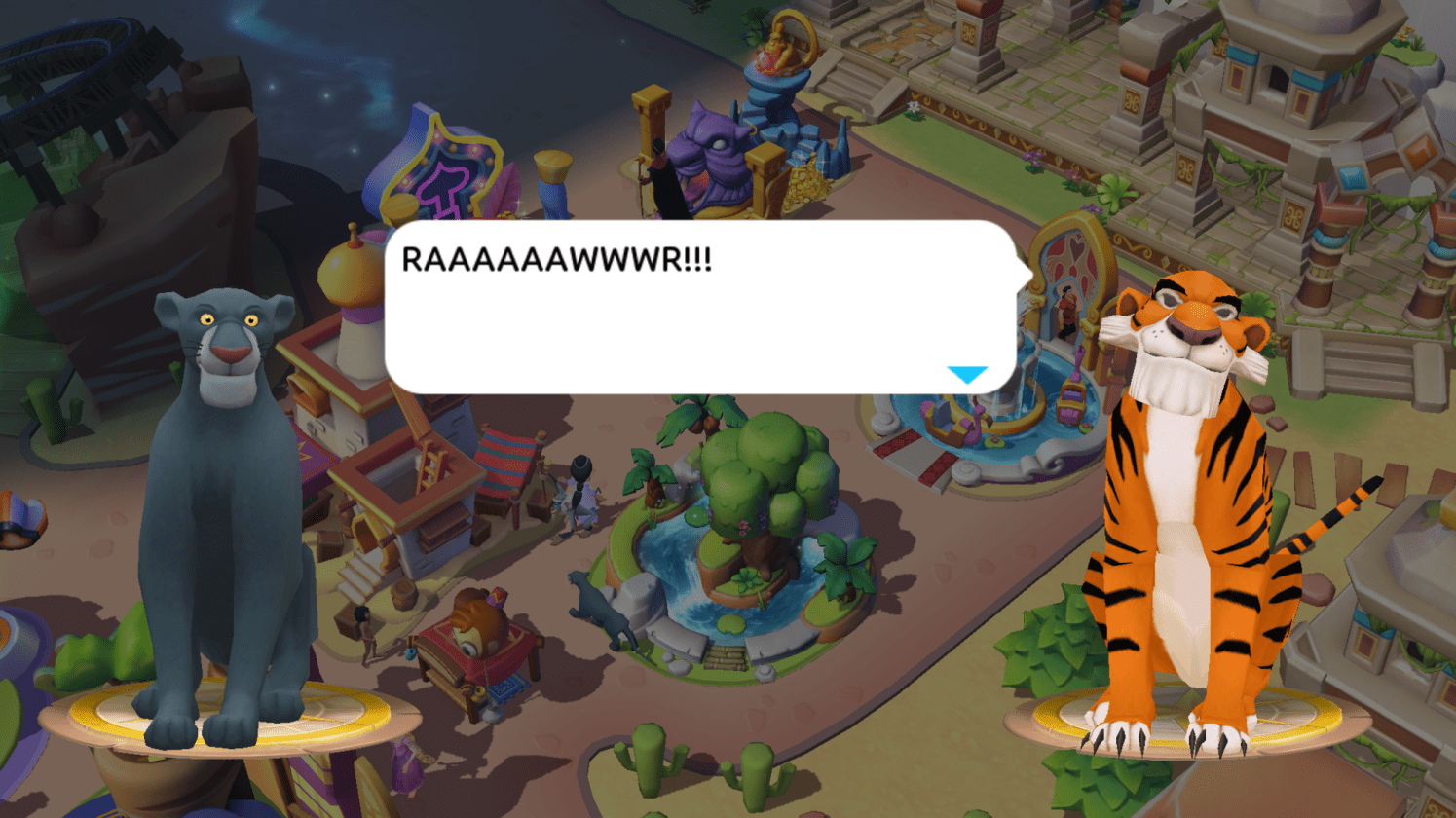Screen dimensions: 1456x818
Task: Advance dialogue with the blue arrow
Action: point(967,375)
